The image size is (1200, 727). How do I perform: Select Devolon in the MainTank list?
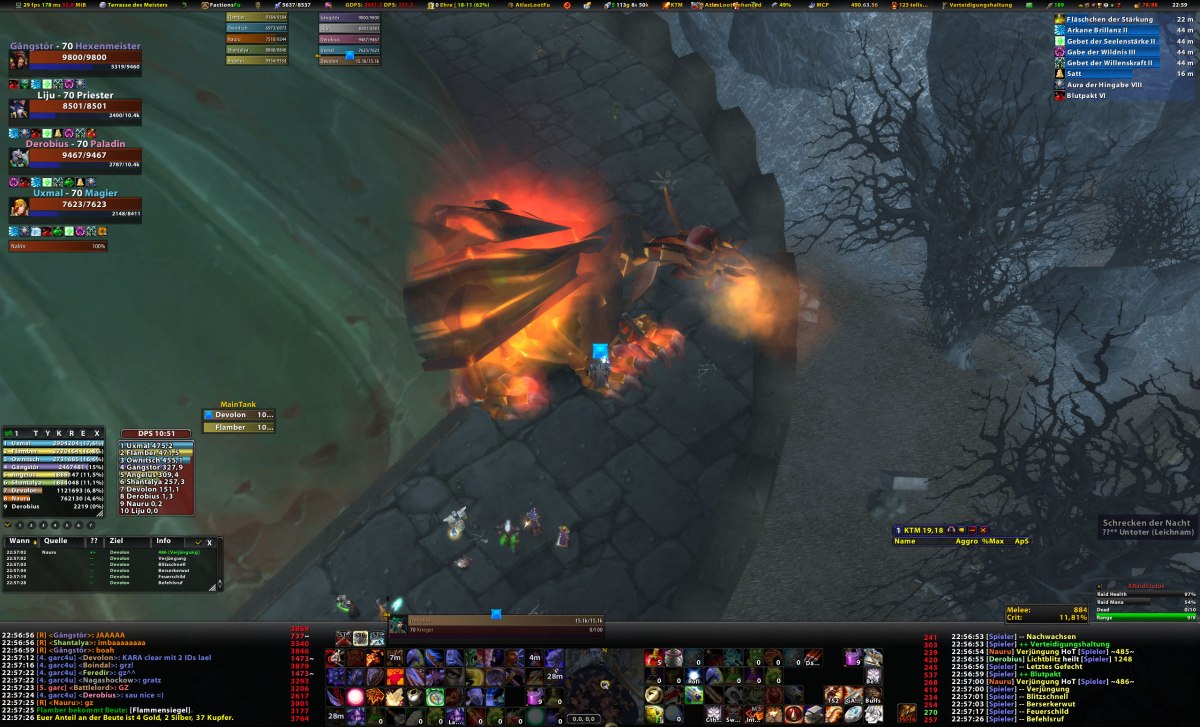click(239, 414)
